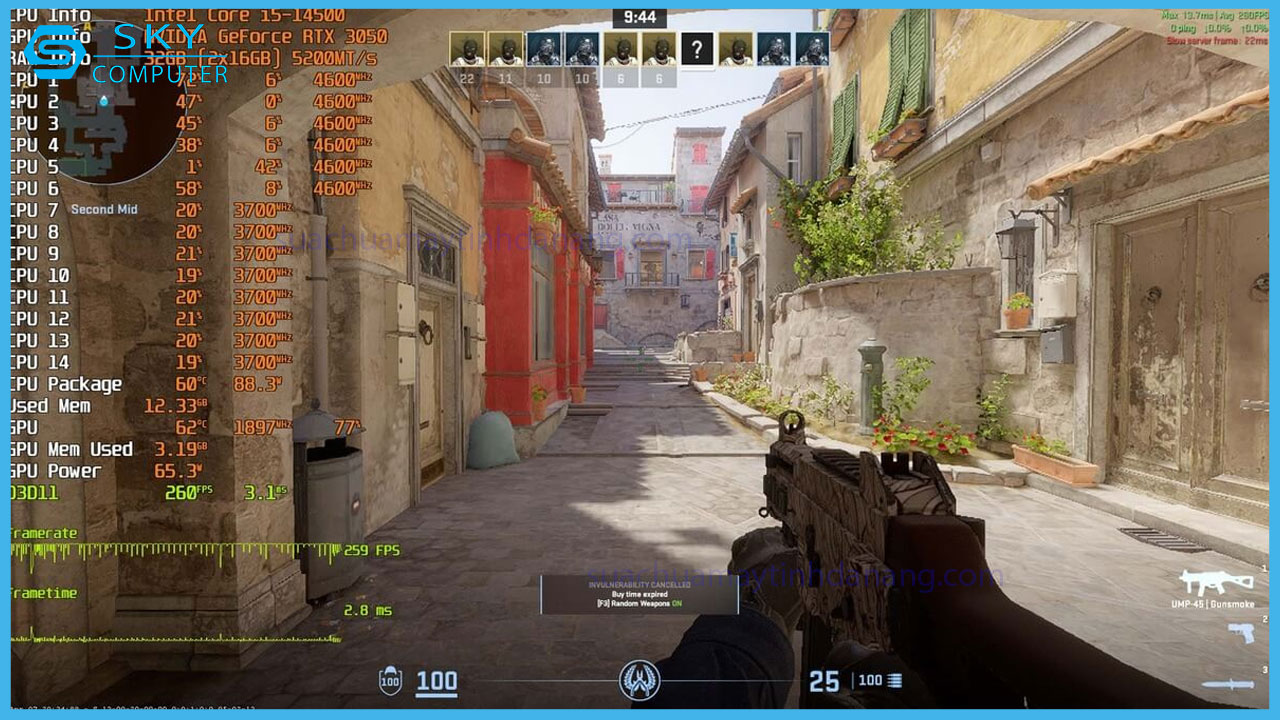This screenshot has width=1280, height=720.
Task: Select the player avatar with score 22
Action: click(467, 49)
